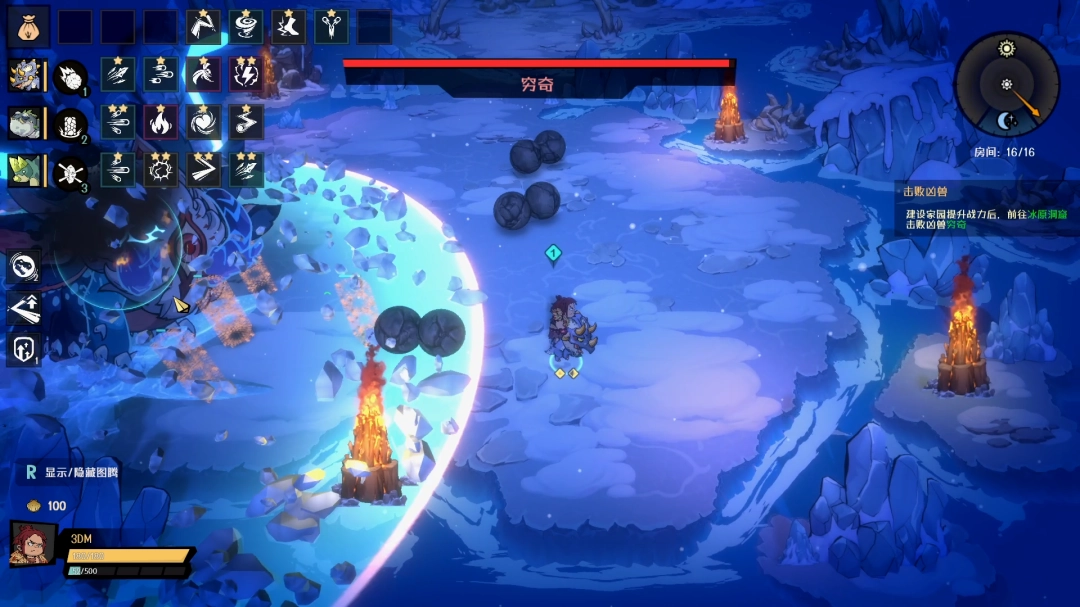
Task: Select the grey toad beast portrait
Action: 24,124
